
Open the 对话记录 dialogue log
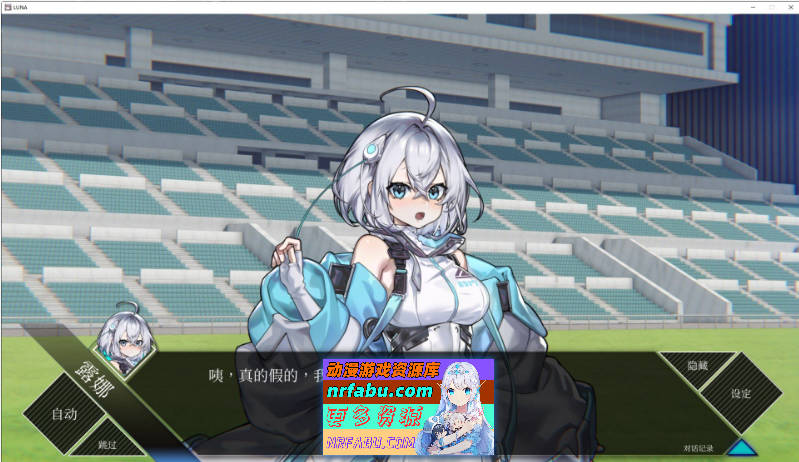pos(699,448)
